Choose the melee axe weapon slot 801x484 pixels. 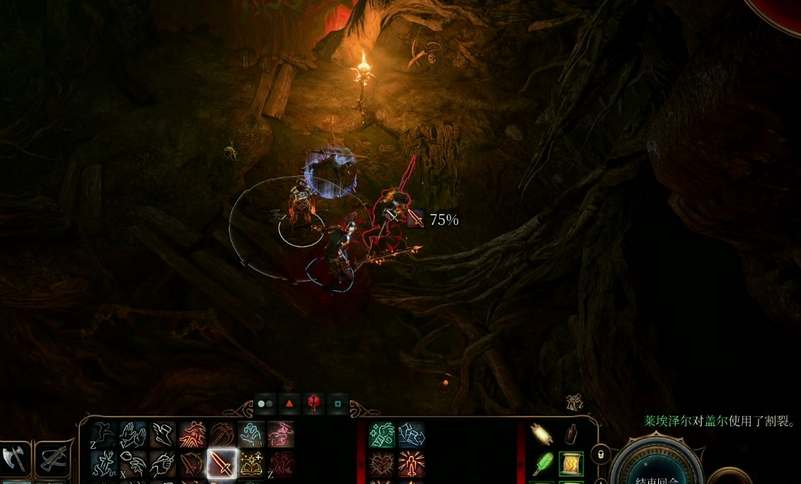[x=15, y=459]
